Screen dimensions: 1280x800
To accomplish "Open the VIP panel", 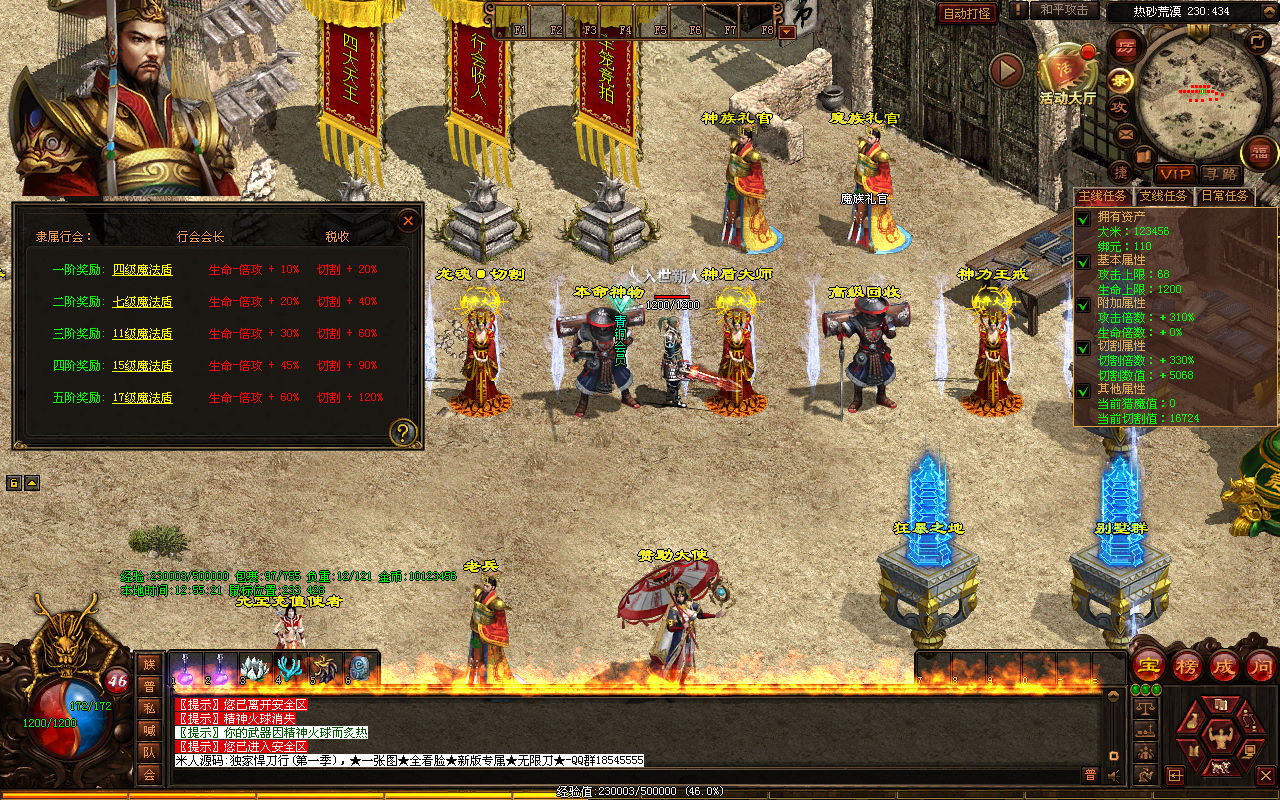I will click(1175, 174).
